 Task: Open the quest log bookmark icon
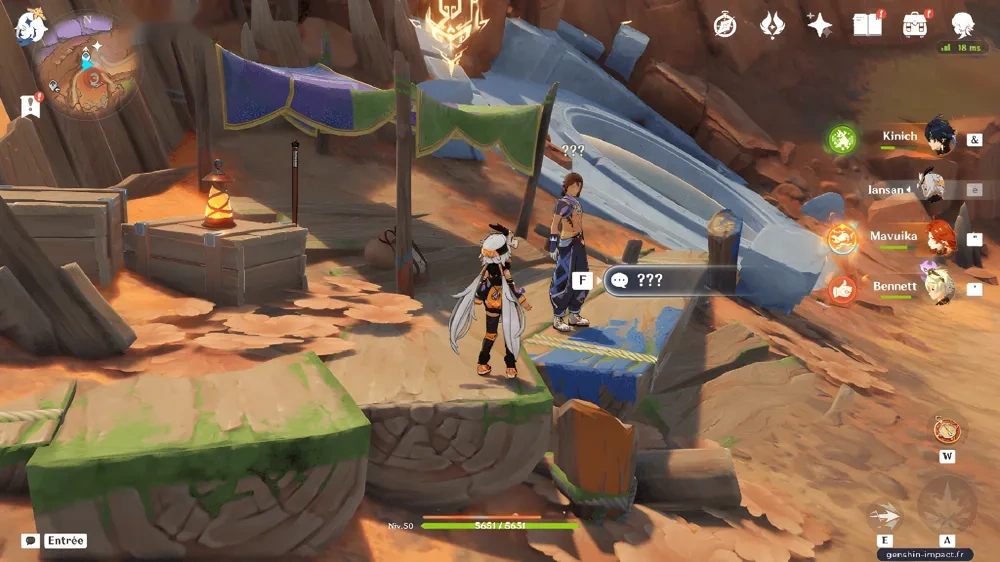pos(30,105)
